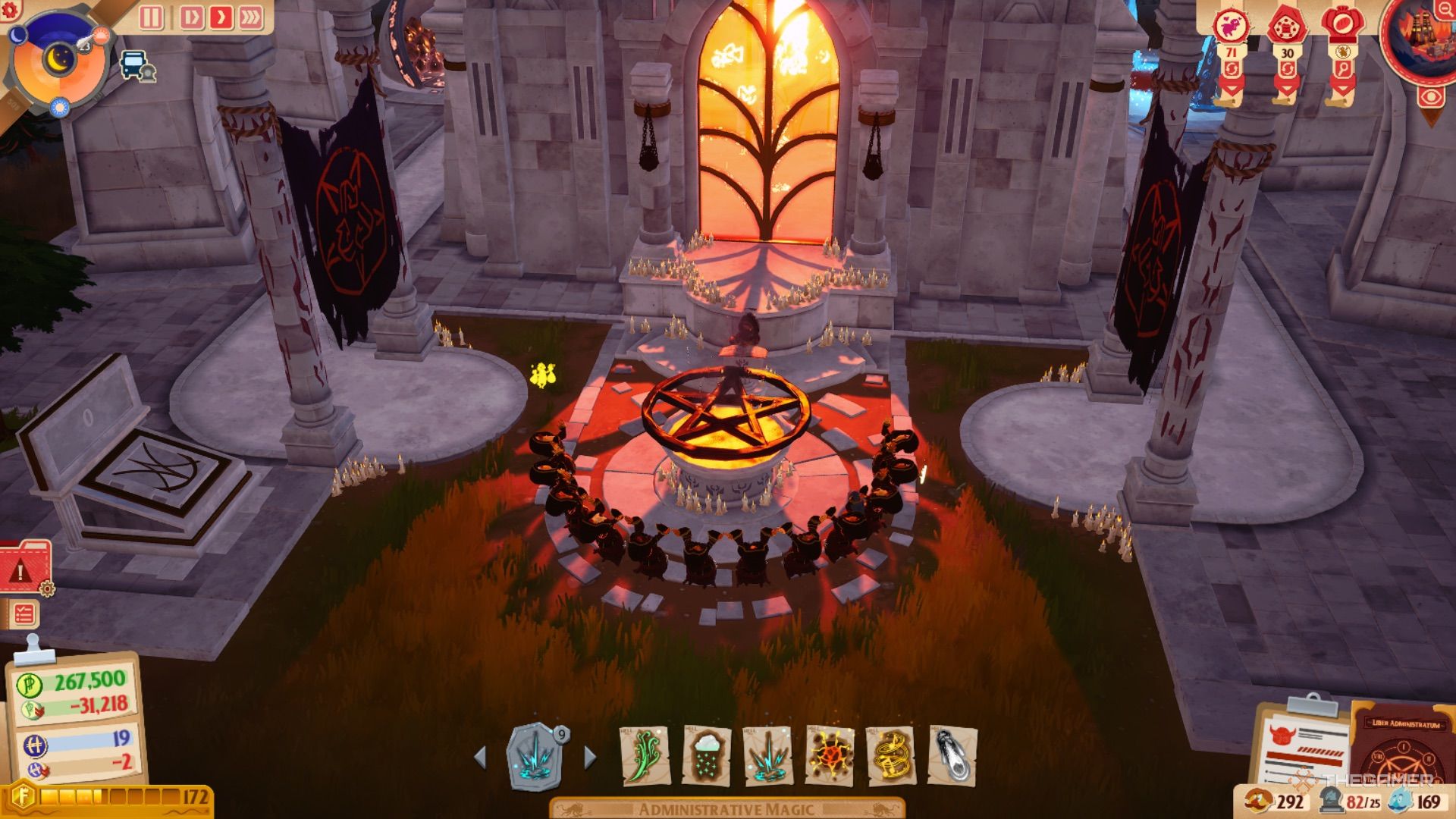The width and height of the screenshot is (1456, 819).
Task: Activate the golden music spiral spell card
Action: coord(891,755)
